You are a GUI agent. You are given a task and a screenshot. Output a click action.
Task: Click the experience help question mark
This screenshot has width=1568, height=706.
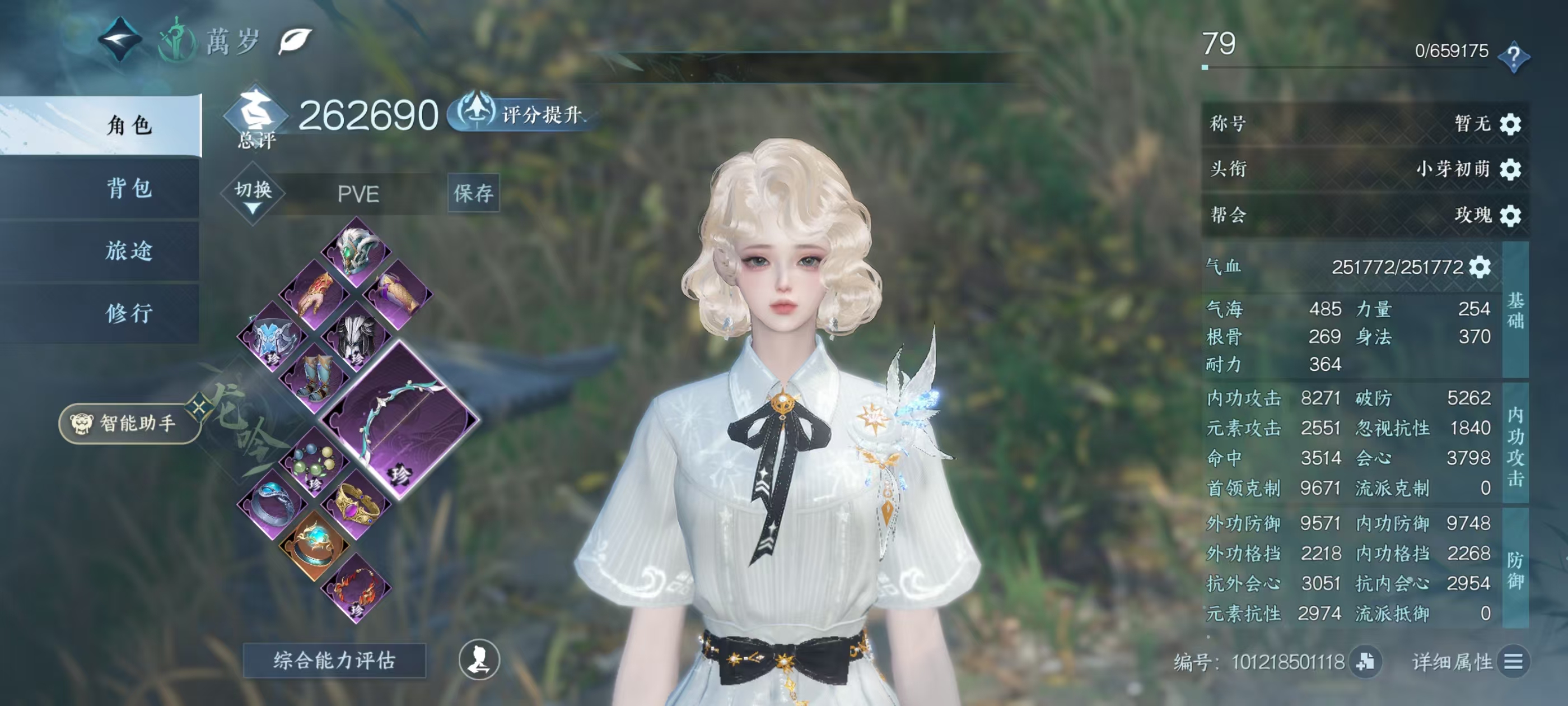click(1513, 57)
